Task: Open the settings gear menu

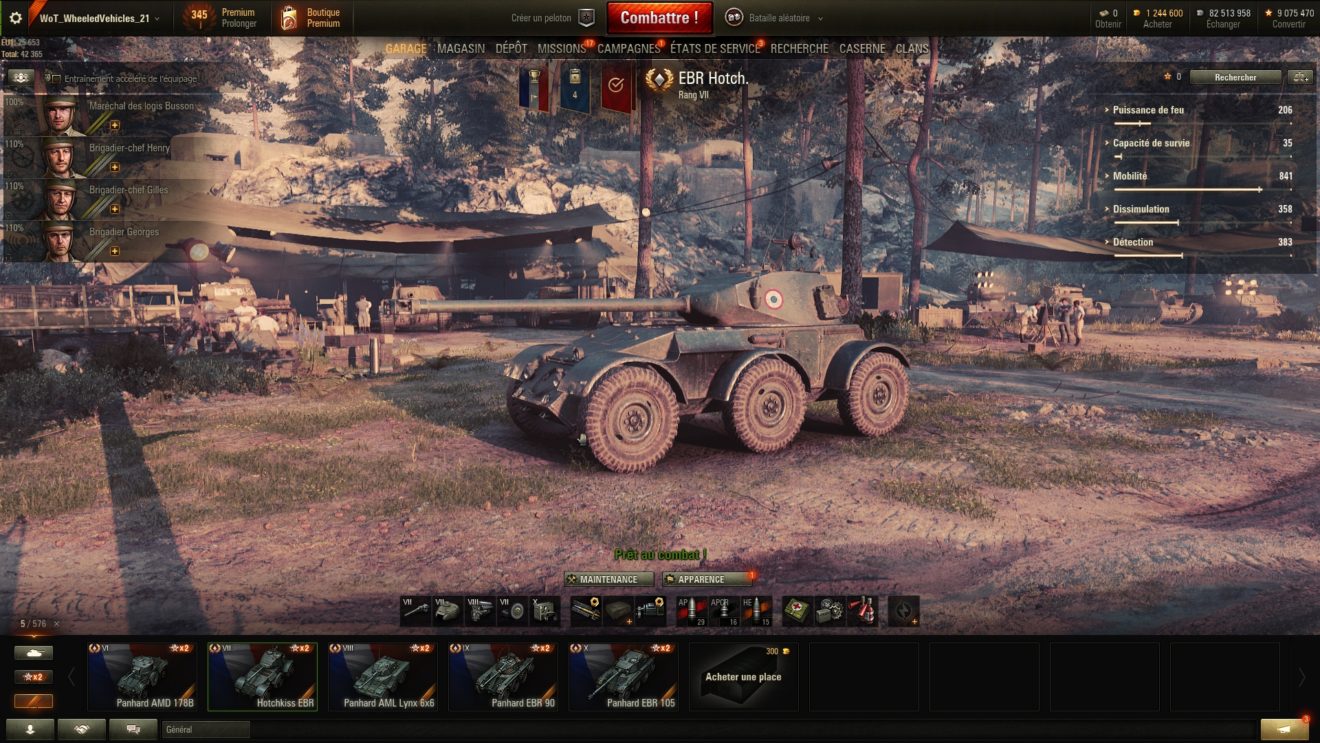Action: tap(15, 18)
